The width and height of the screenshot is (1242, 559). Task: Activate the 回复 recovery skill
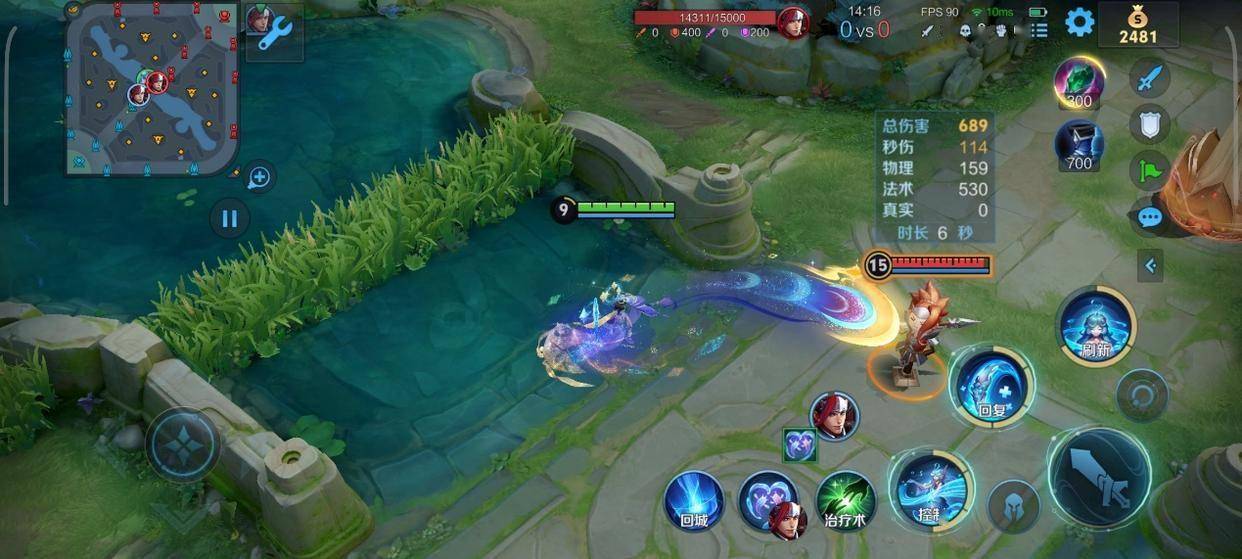tap(990, 386)
